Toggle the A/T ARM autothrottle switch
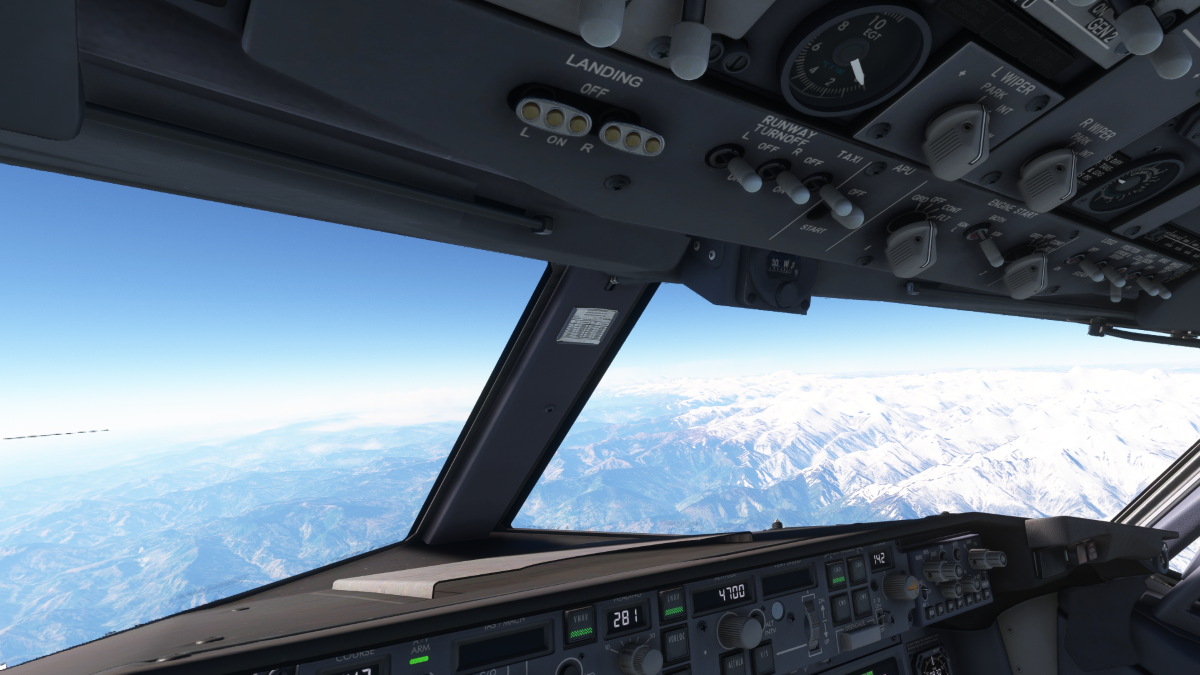Viewport: 1200px width, 675px height. pyautogui.click(x=420, y=657)
